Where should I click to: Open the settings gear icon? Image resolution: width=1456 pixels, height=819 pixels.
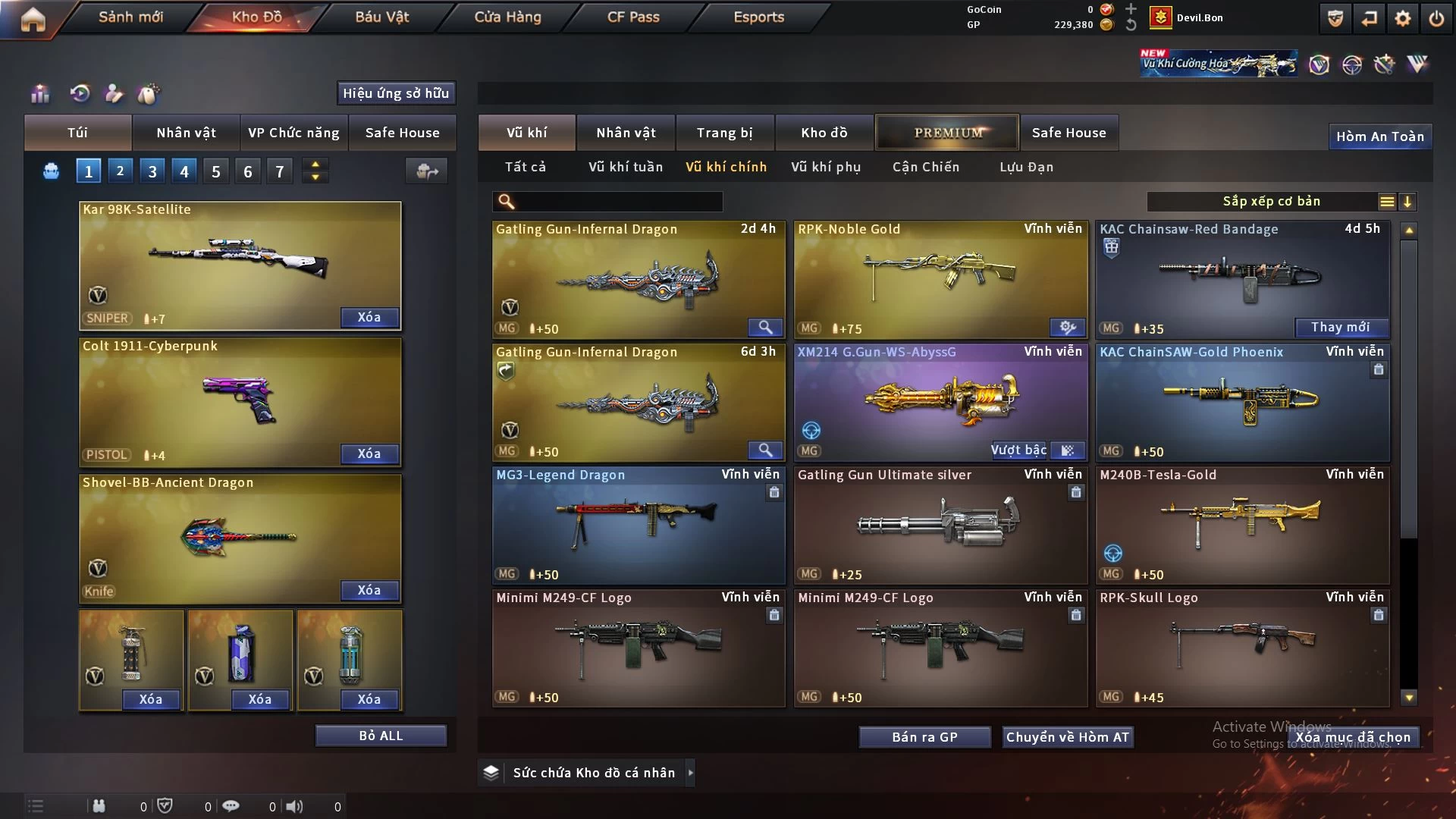pos(1403,18)
